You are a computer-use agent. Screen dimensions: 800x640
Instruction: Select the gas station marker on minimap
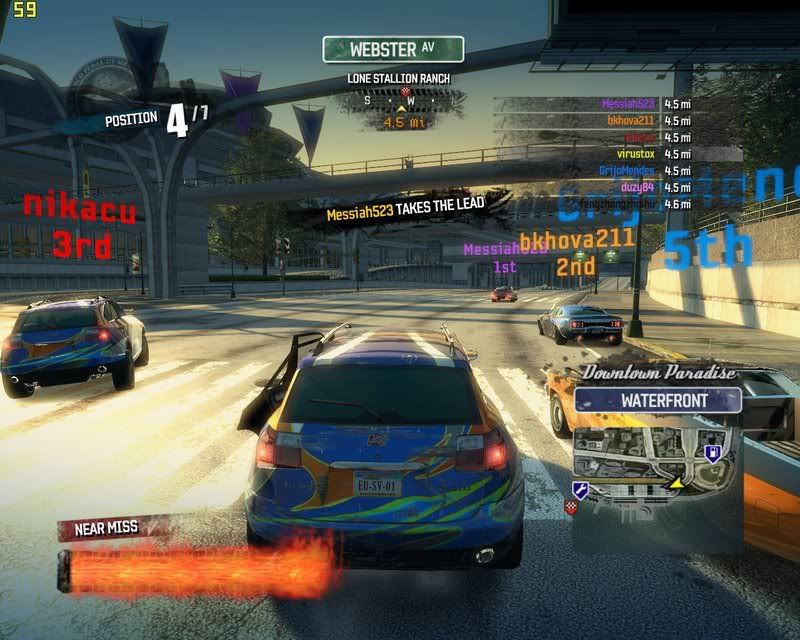pyautogui.click(x=711, y=453)
